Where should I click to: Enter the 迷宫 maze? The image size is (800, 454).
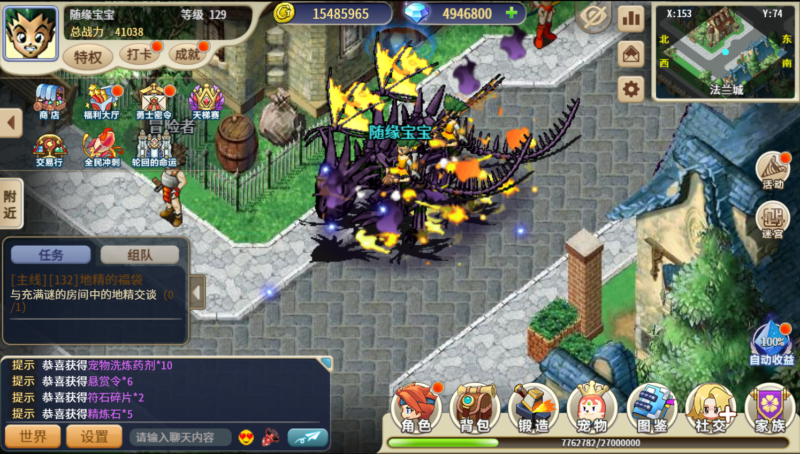click(x=772, y=218)
